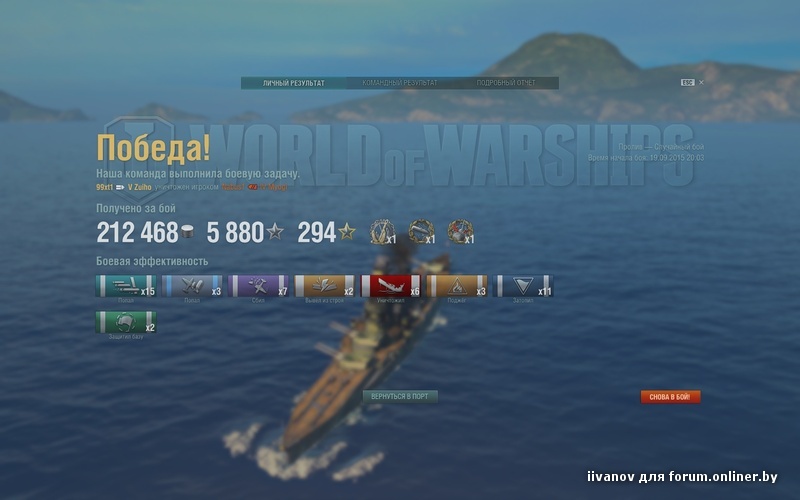
Task: Inspect the third achievement medal with red emblem
Action: click(459, 232)
